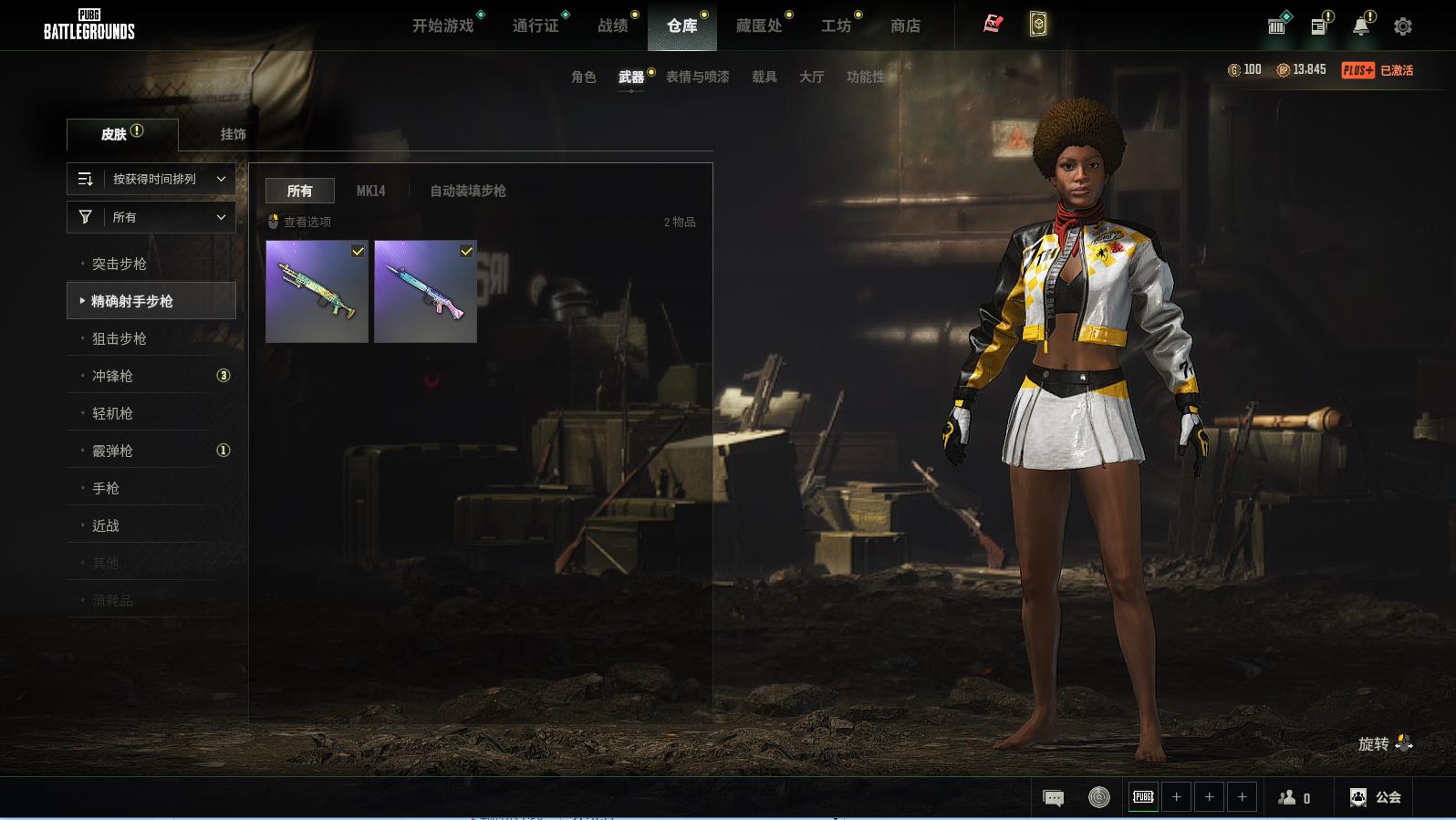Open the 商店 shop page

pyautogui.click(x=905, y=26)
